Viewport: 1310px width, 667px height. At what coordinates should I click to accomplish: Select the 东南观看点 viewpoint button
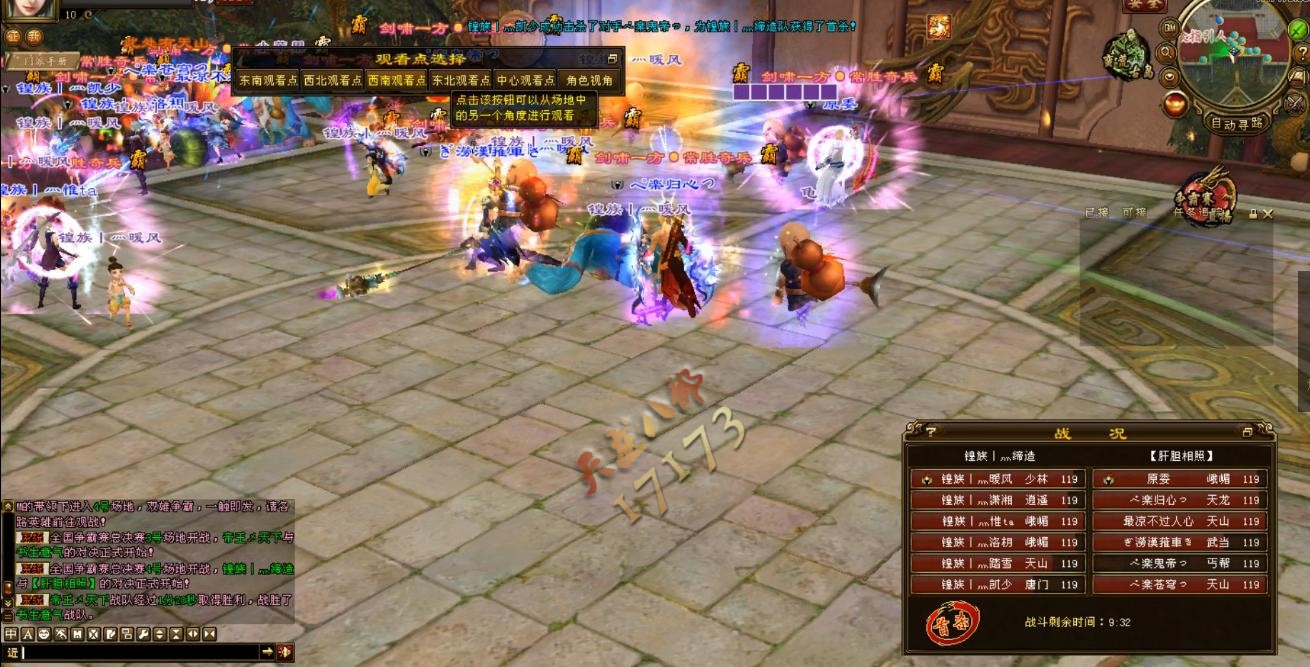coord(268,80)
